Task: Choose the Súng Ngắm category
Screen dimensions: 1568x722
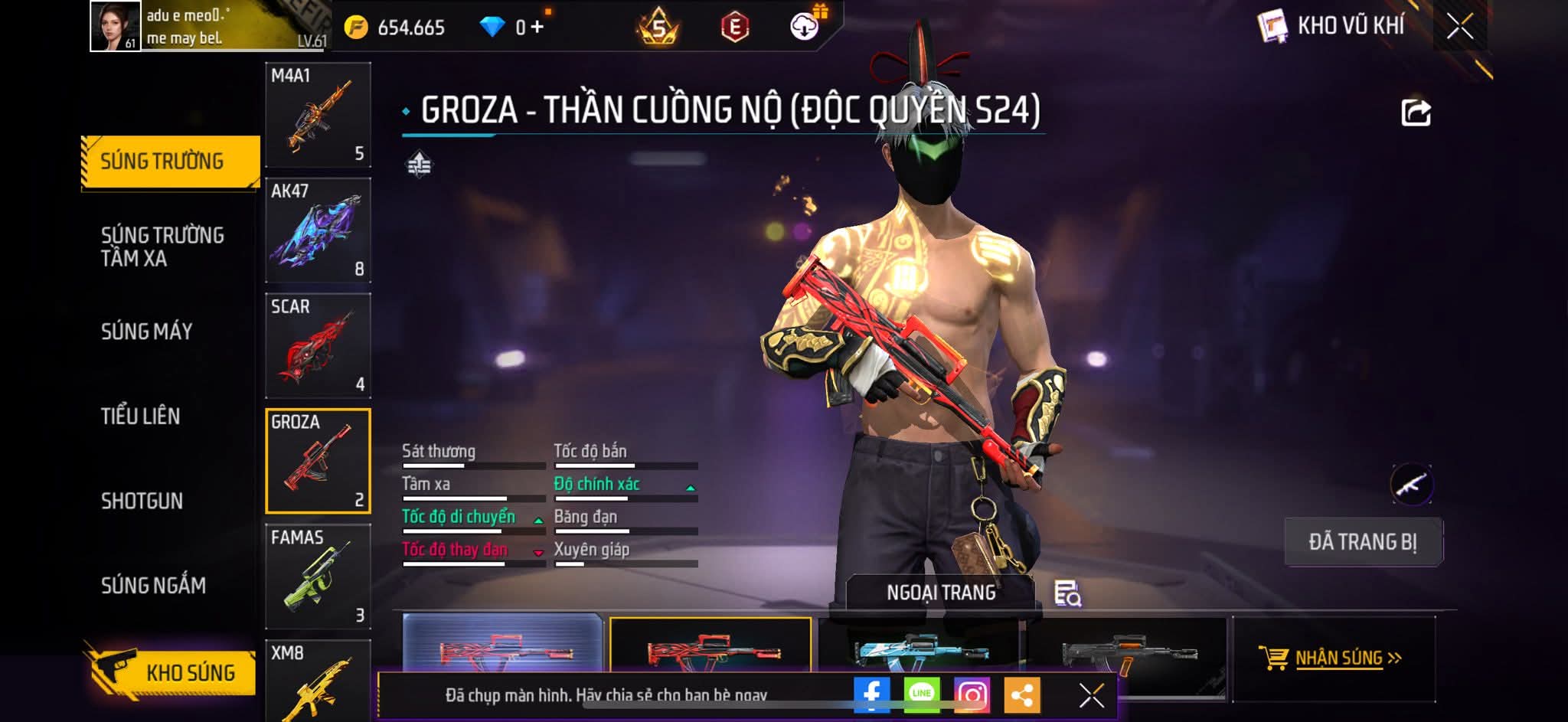Action: (153, 586)
